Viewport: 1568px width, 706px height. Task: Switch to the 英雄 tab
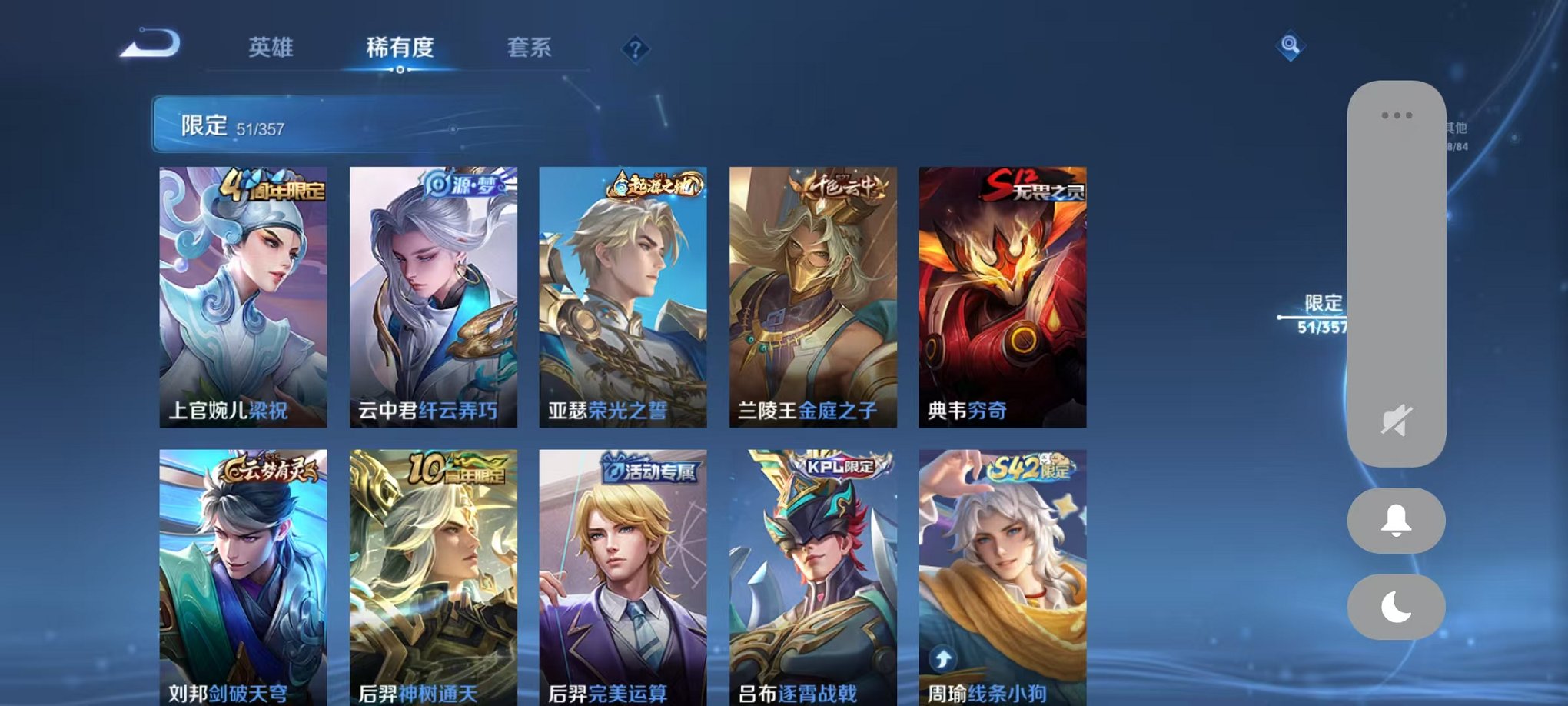pos(271,48)
